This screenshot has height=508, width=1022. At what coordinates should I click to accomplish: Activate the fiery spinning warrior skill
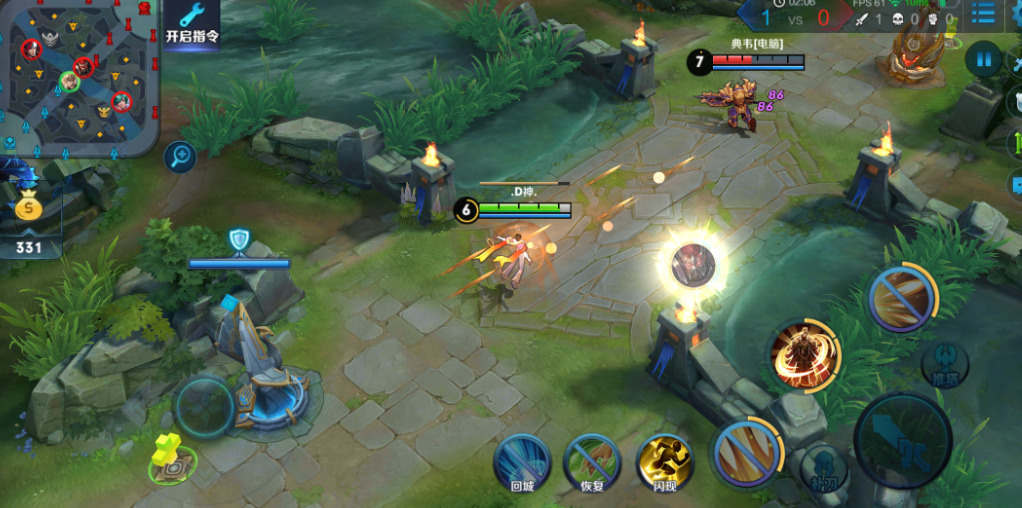(804, 357)
